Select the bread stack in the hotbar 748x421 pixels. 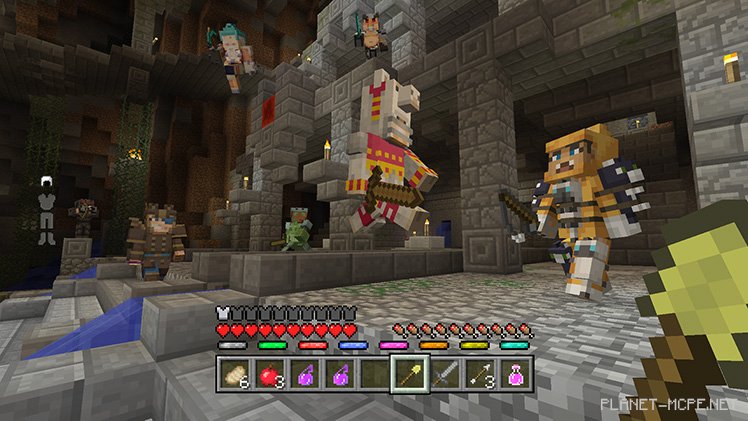[234, 375]
